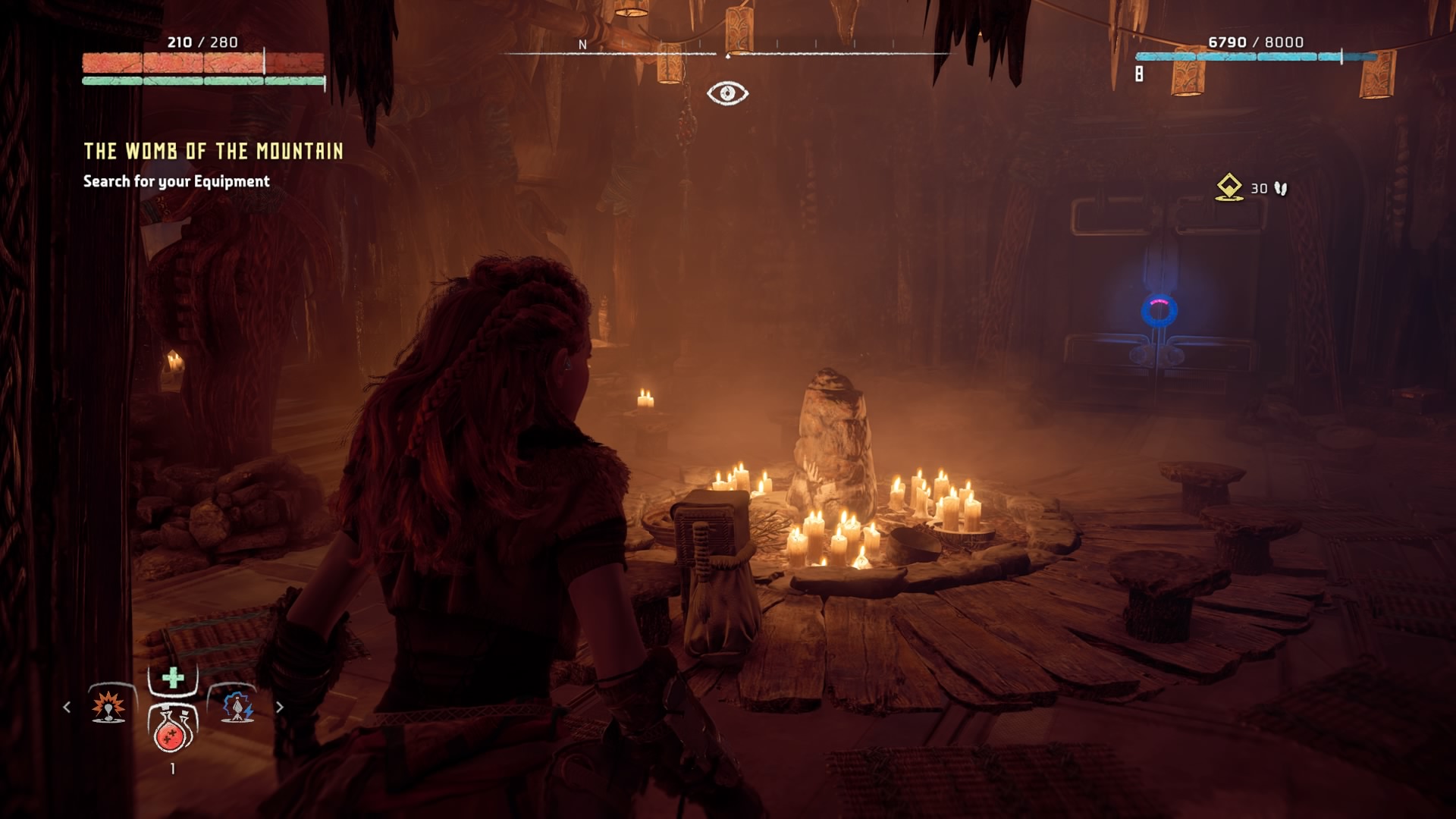Cycle tools with the right arrow
This screenshot has height=819, width=1456.
[x=280, y=707]
